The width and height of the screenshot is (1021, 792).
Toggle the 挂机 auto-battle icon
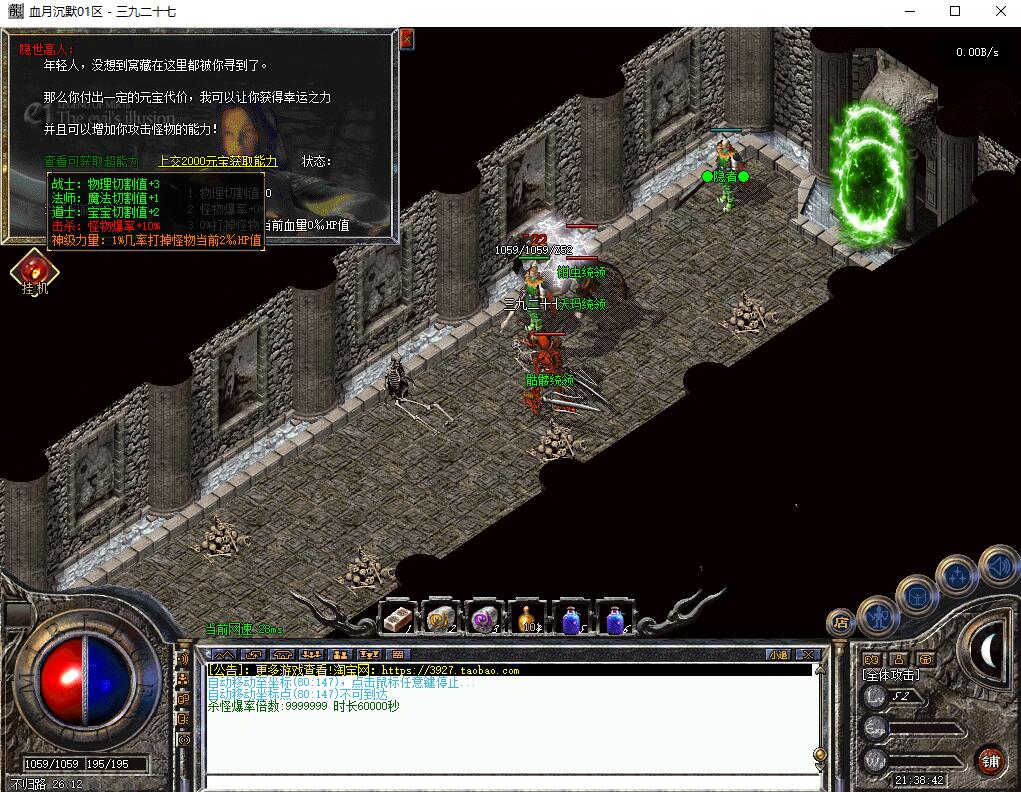pyautogui.click(x=35, y=272)
